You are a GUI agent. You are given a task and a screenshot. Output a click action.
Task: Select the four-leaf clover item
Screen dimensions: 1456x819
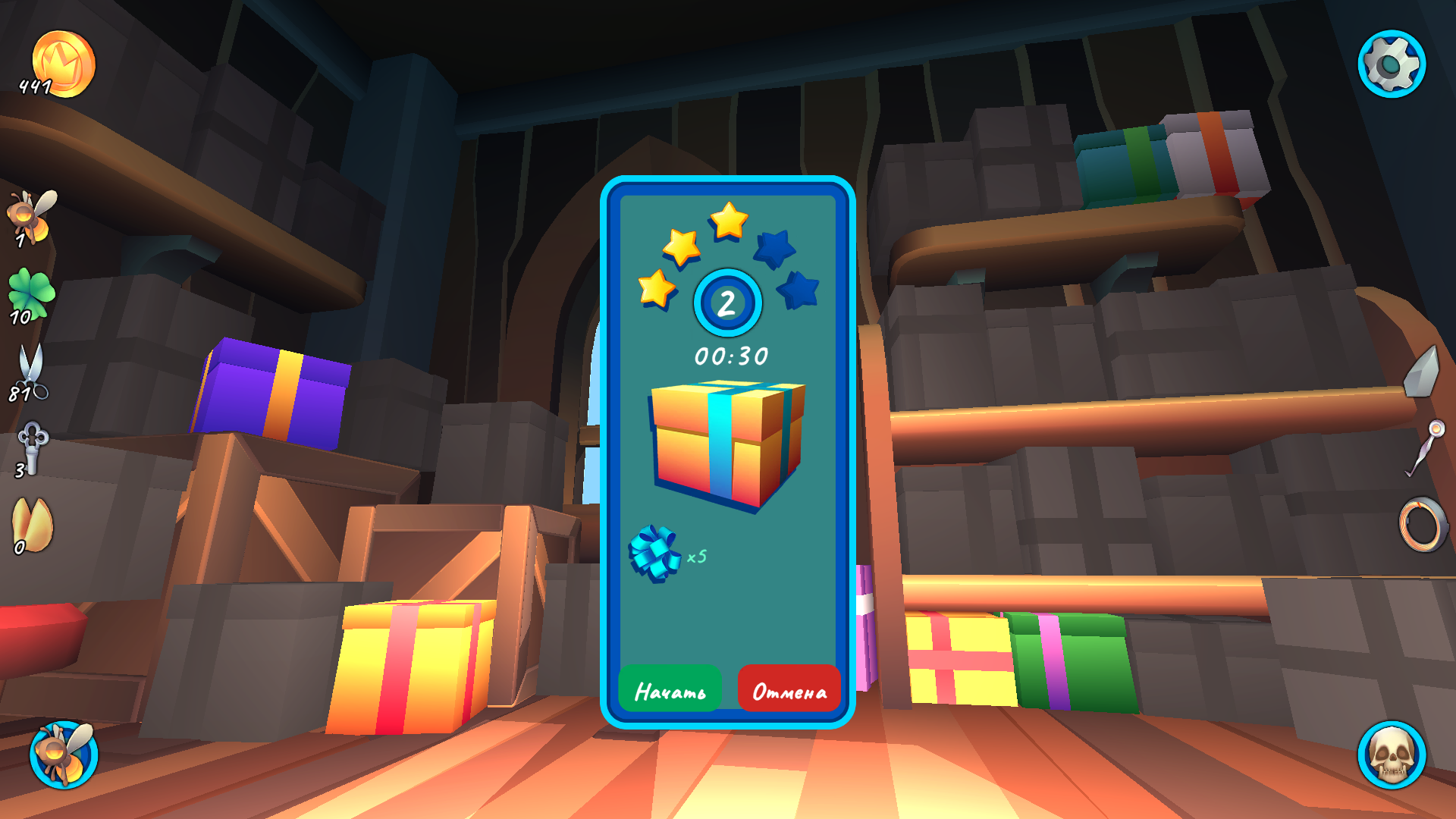30,292
